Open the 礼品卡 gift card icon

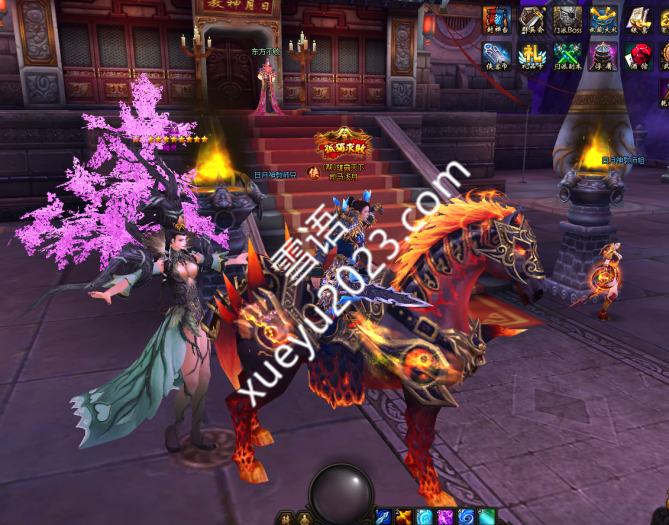(x=532, y=55)
